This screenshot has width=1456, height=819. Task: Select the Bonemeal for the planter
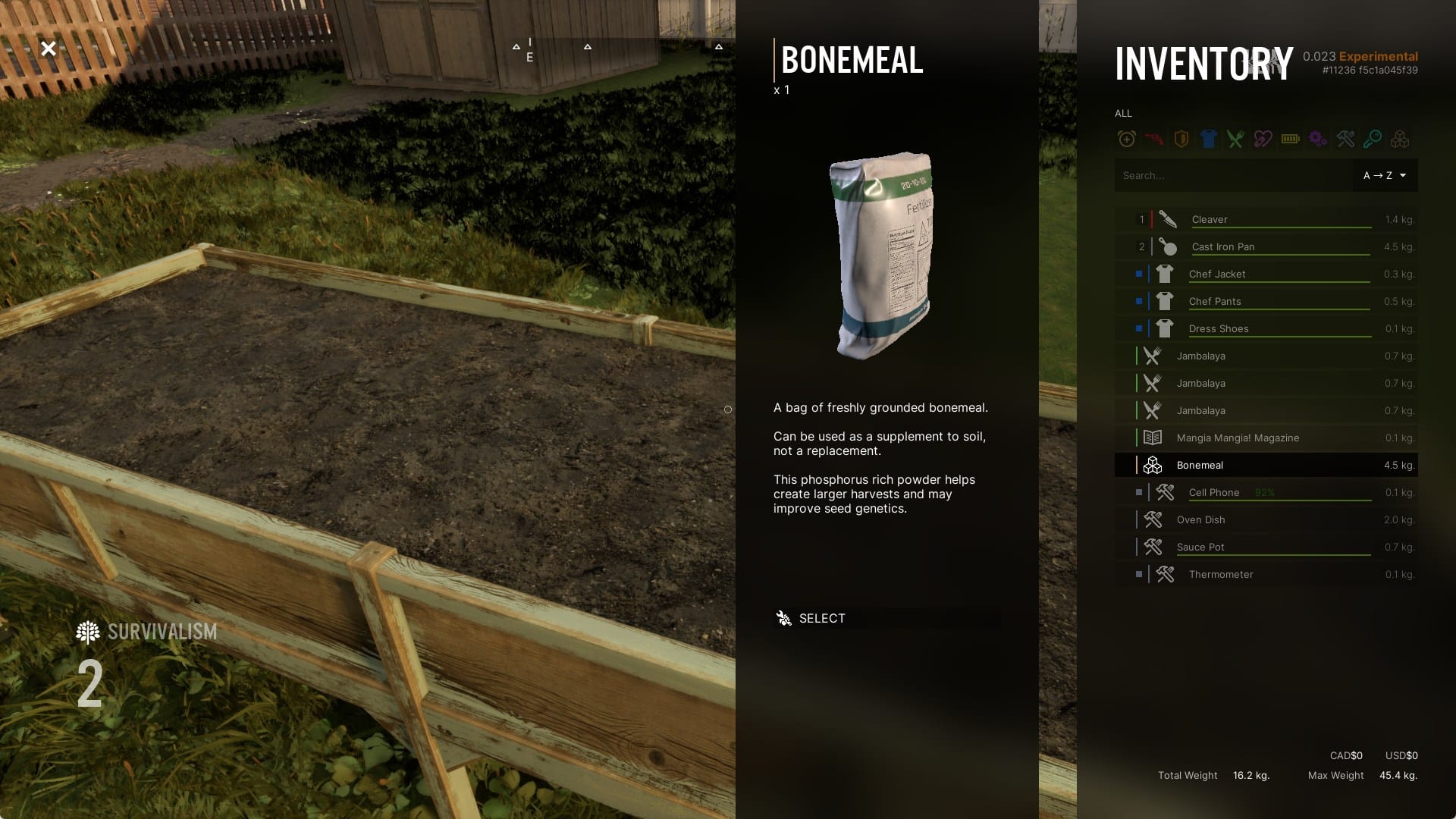tap(821, 618)
